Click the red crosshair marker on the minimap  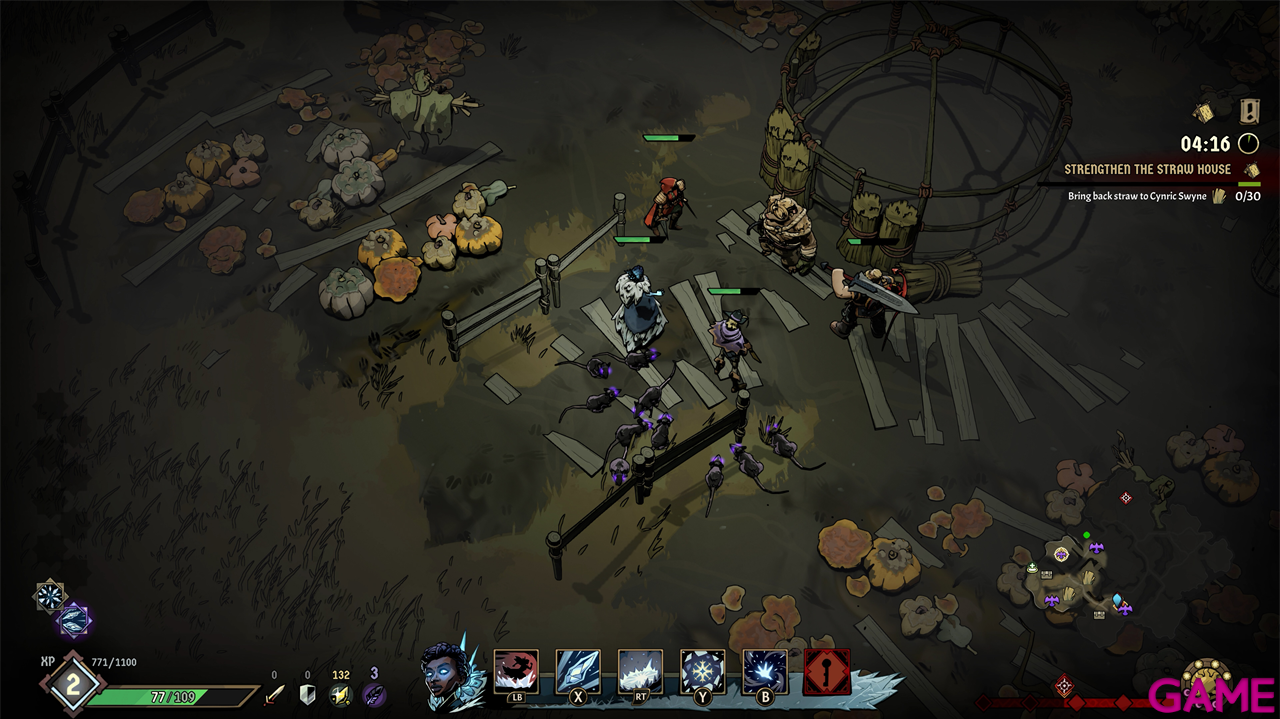click(x=1126, y=497)
